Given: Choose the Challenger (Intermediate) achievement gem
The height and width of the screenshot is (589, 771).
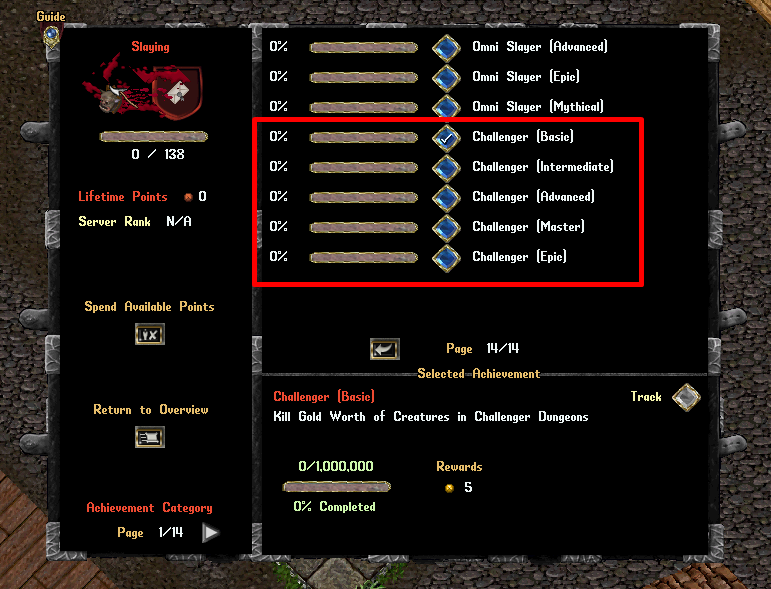Looking at the screenshot, I should click(446, 167).
